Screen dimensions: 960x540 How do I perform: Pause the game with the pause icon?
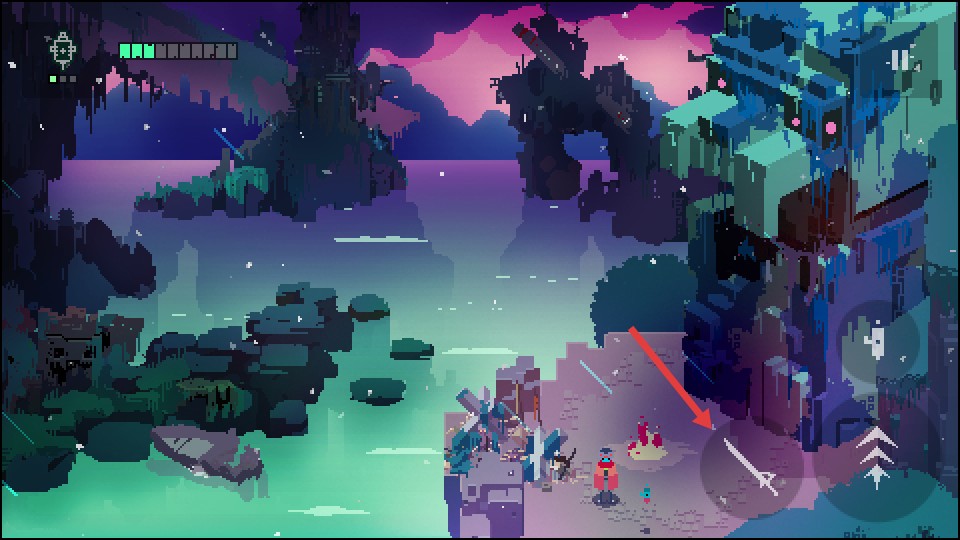(900, 61)
